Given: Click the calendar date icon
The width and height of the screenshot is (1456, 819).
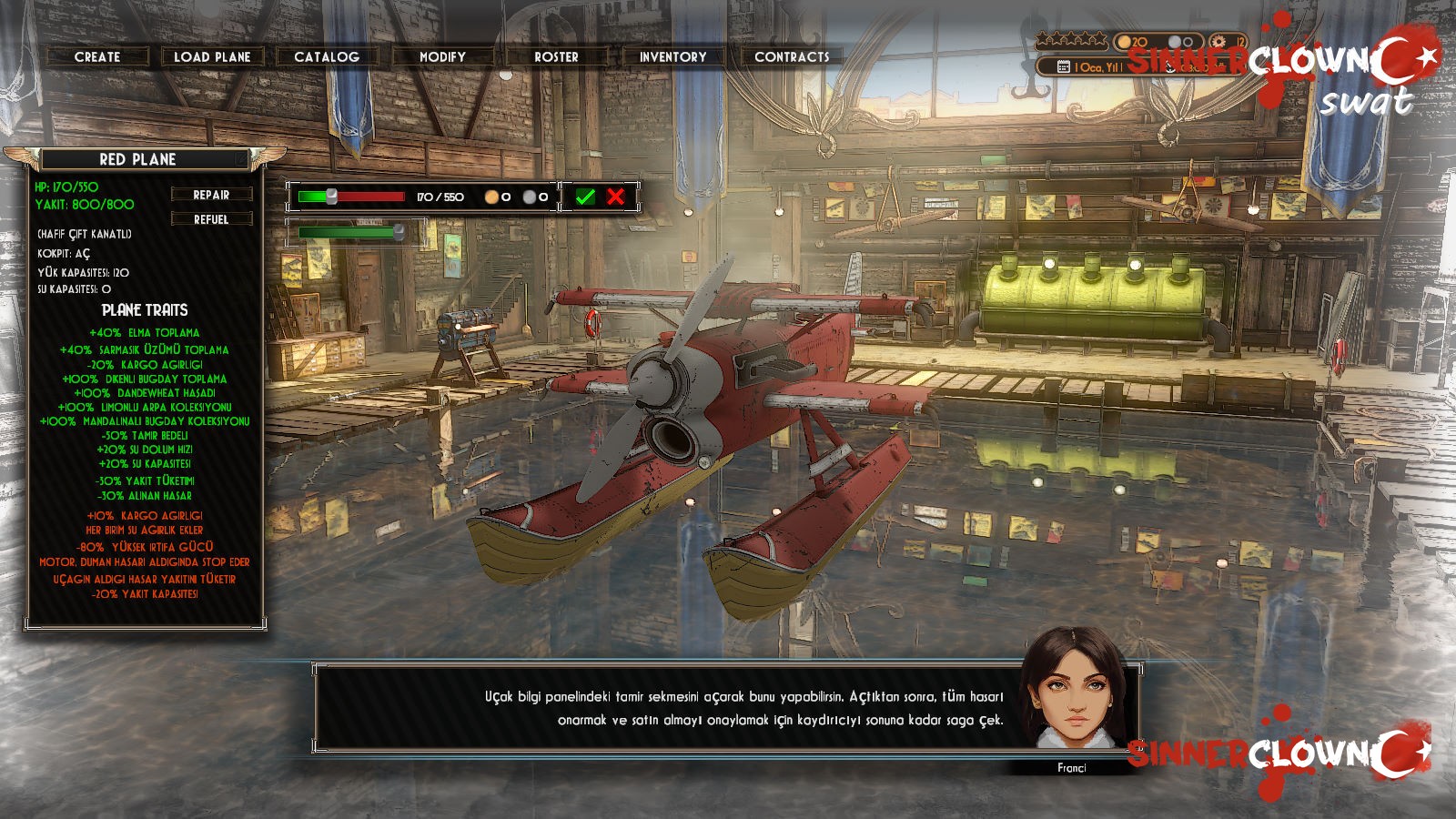Looking at the screenshot, I should pyautogui.click(x=1063, y=66).
